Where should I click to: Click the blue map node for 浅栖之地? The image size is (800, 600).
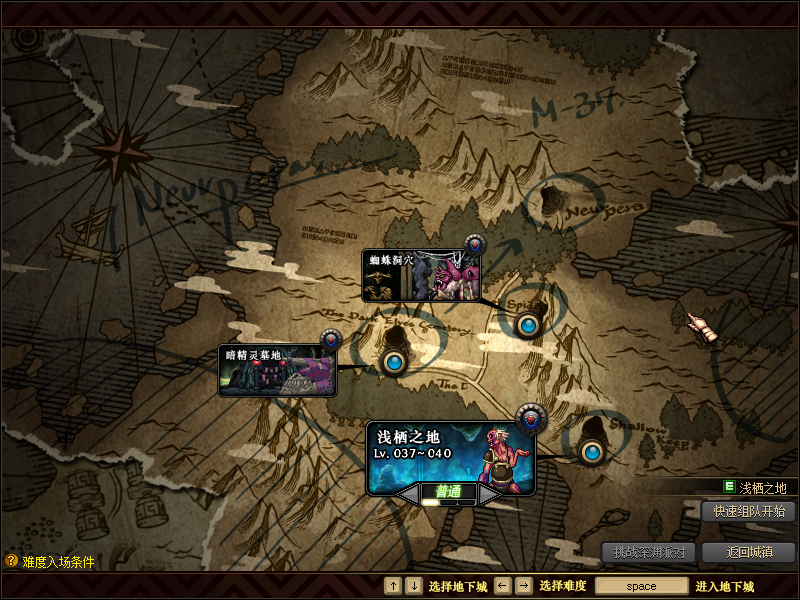591,452
